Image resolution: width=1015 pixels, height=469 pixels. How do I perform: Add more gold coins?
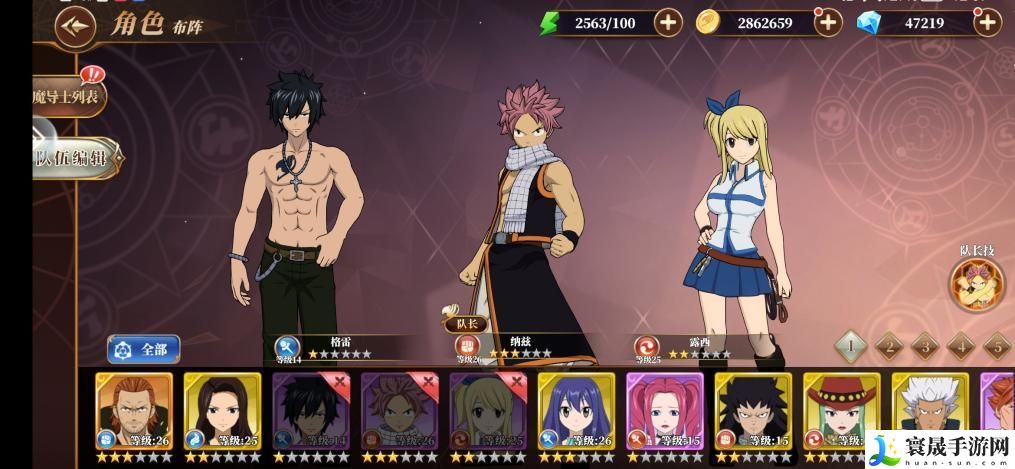pos(827,23)
